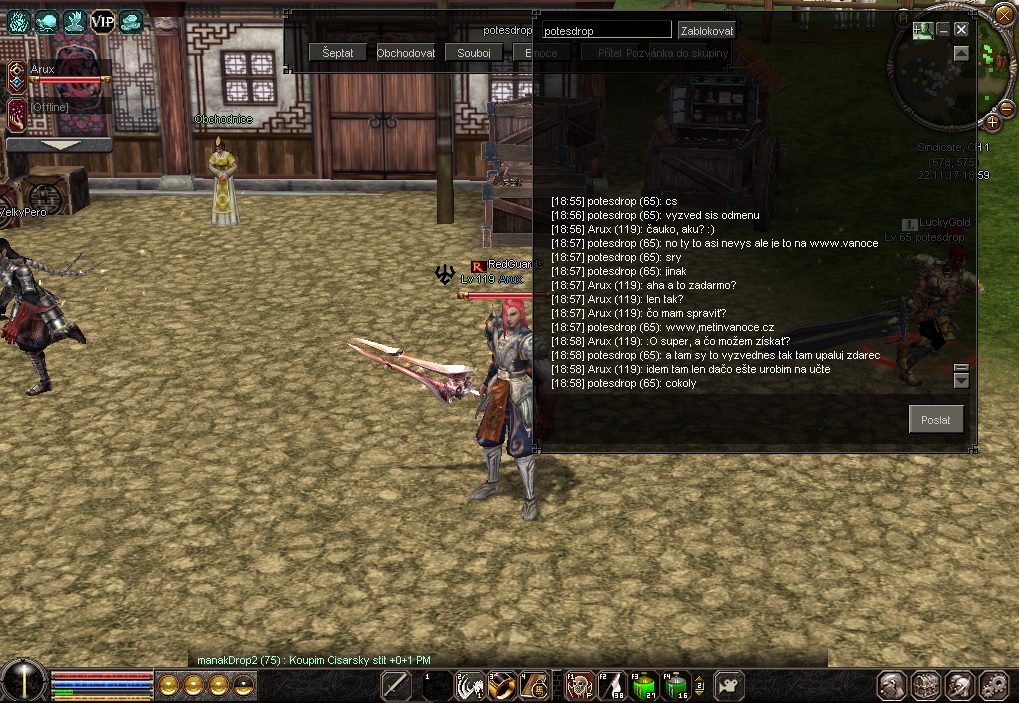Use the red potion in the F2 quickslot
1019x703 pixels.
tap(612, 685)
